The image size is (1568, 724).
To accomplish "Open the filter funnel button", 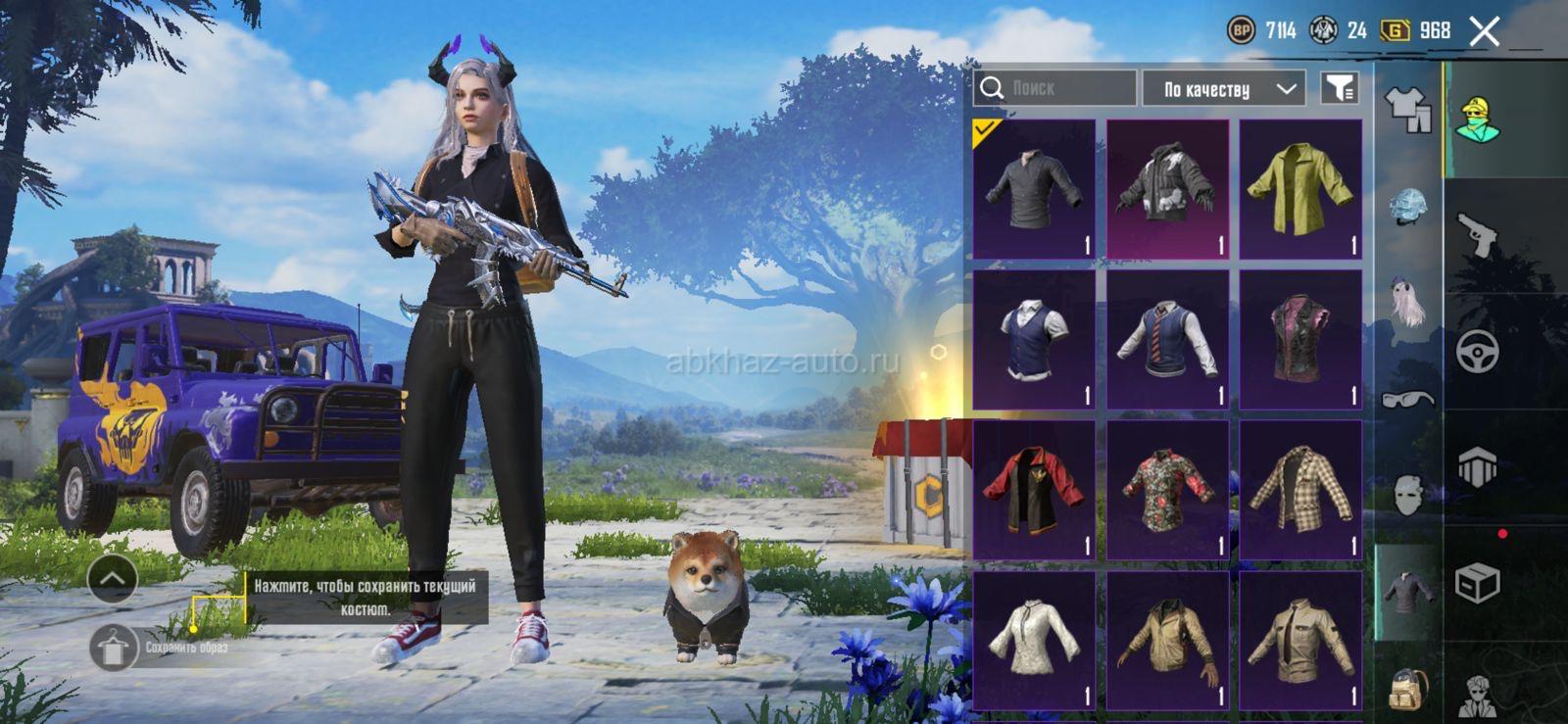I will coord(1339,88).
